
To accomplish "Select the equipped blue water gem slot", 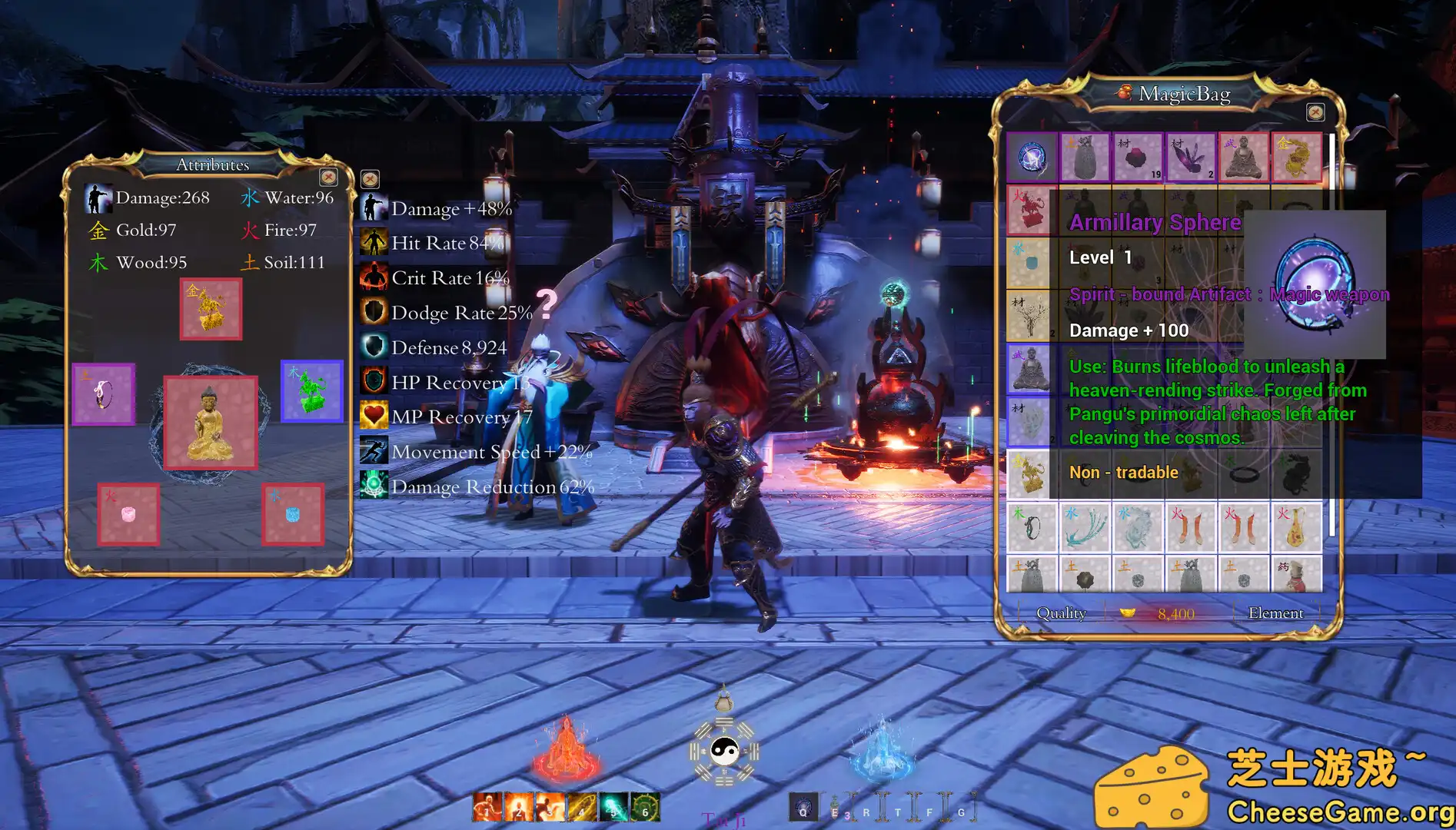I will tap(292, 514).
